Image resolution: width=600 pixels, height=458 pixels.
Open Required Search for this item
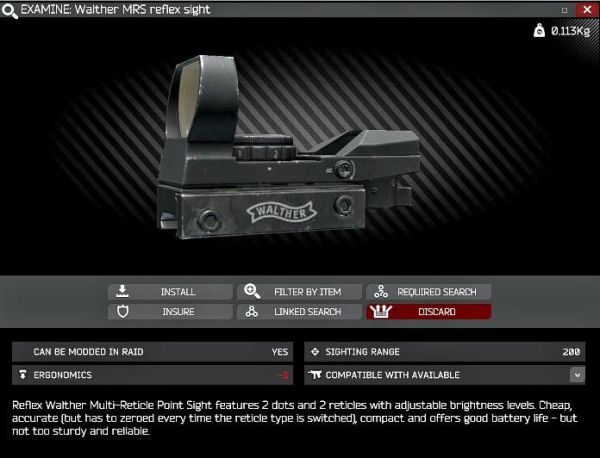click(x=428, y=292)
